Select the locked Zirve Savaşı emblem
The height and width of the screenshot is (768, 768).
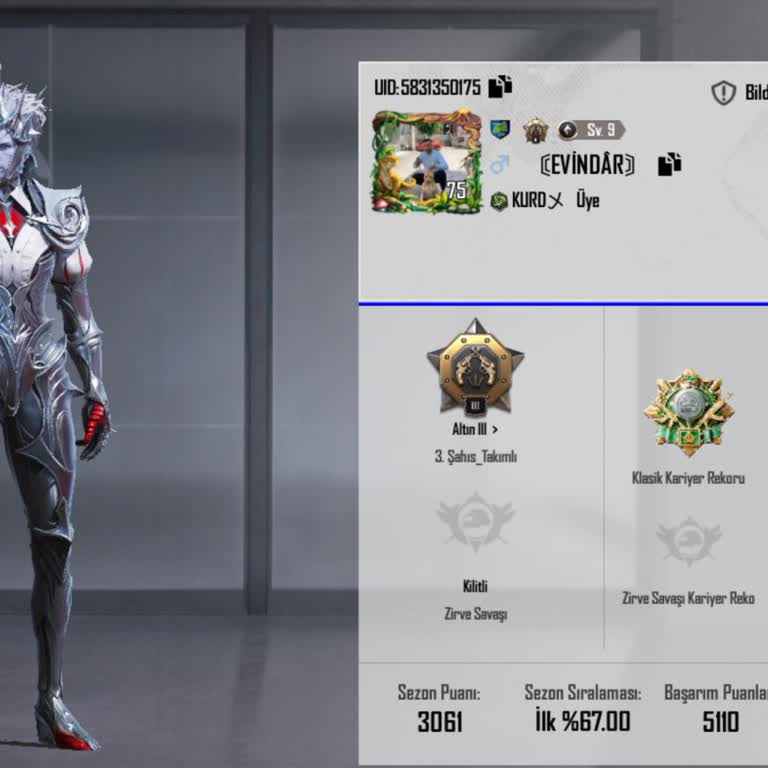pyautogui.click(x=475, y=523)
